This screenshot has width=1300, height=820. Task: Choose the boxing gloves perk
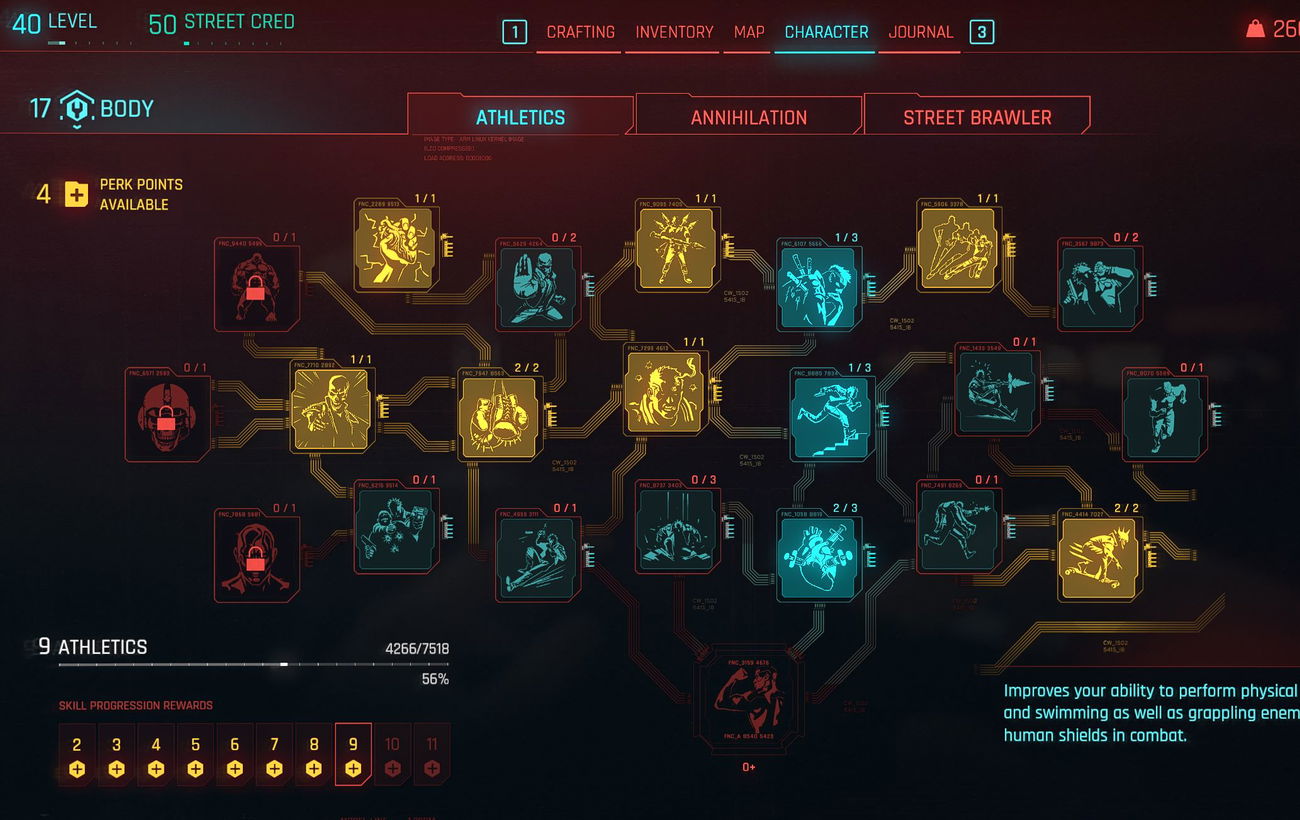[499, 414]
